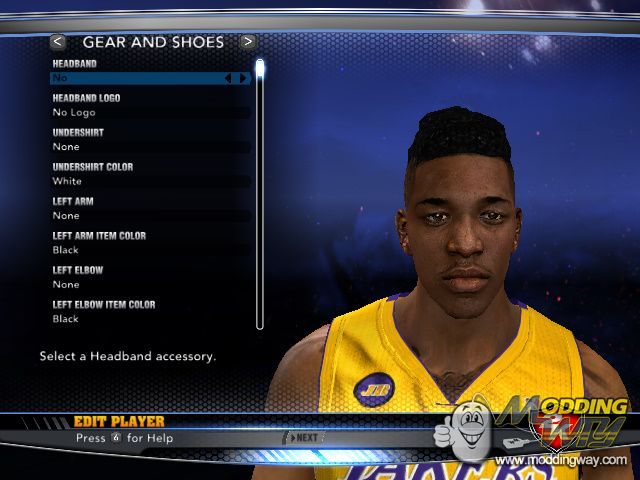640x480 pixels.
Task: Increase Headband value with right arrow
Action: tap(242, 78)
